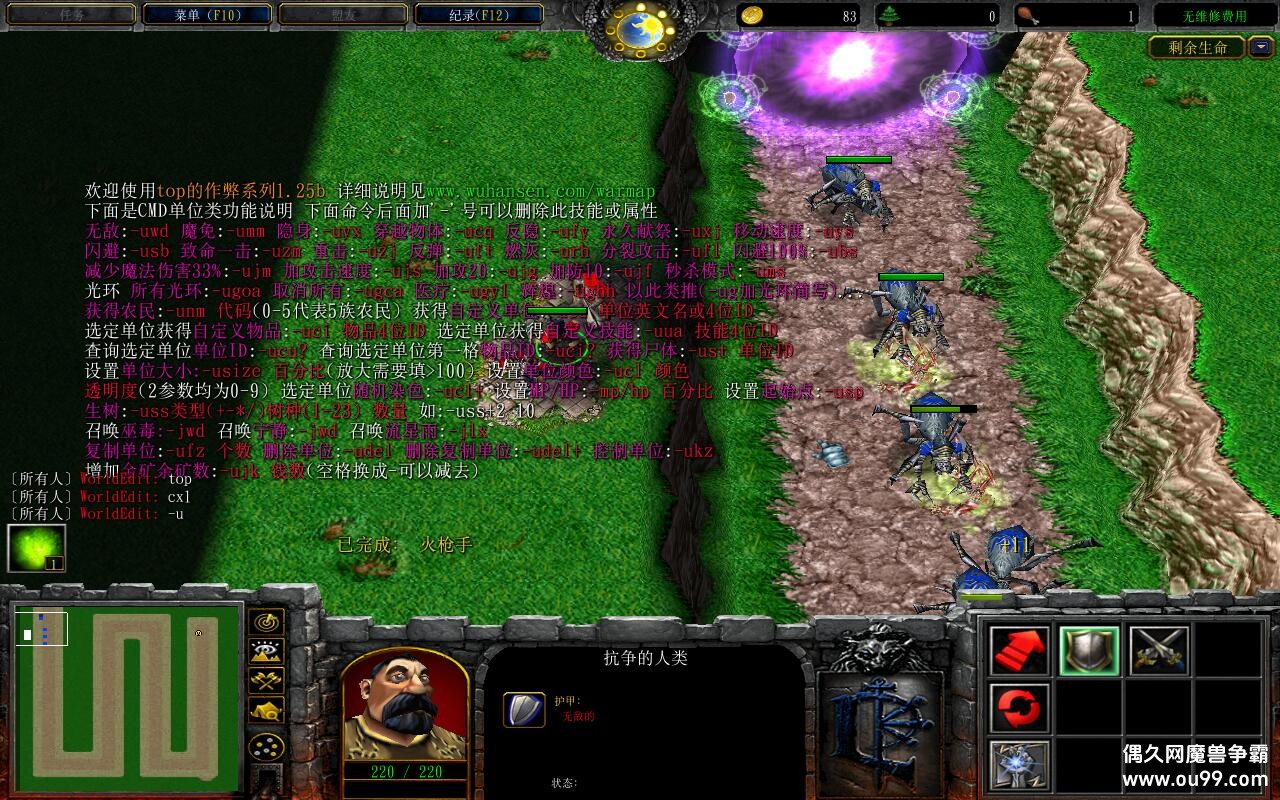This screenshot has width=1280, height=800.
Task: Click the day/night clock indicator
Action: [640, 30]
